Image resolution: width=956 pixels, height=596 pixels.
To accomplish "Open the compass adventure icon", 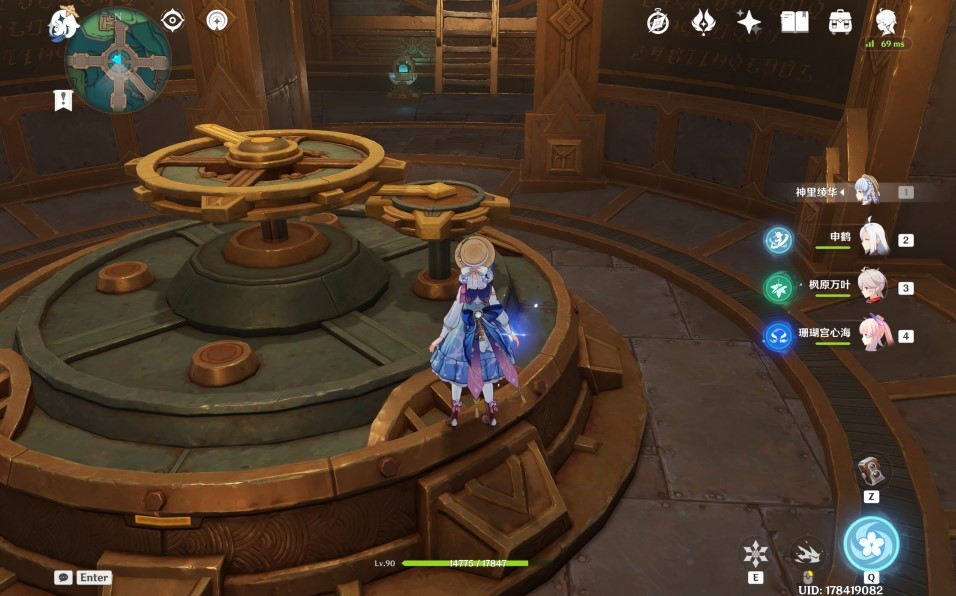I will pos(658,22).
